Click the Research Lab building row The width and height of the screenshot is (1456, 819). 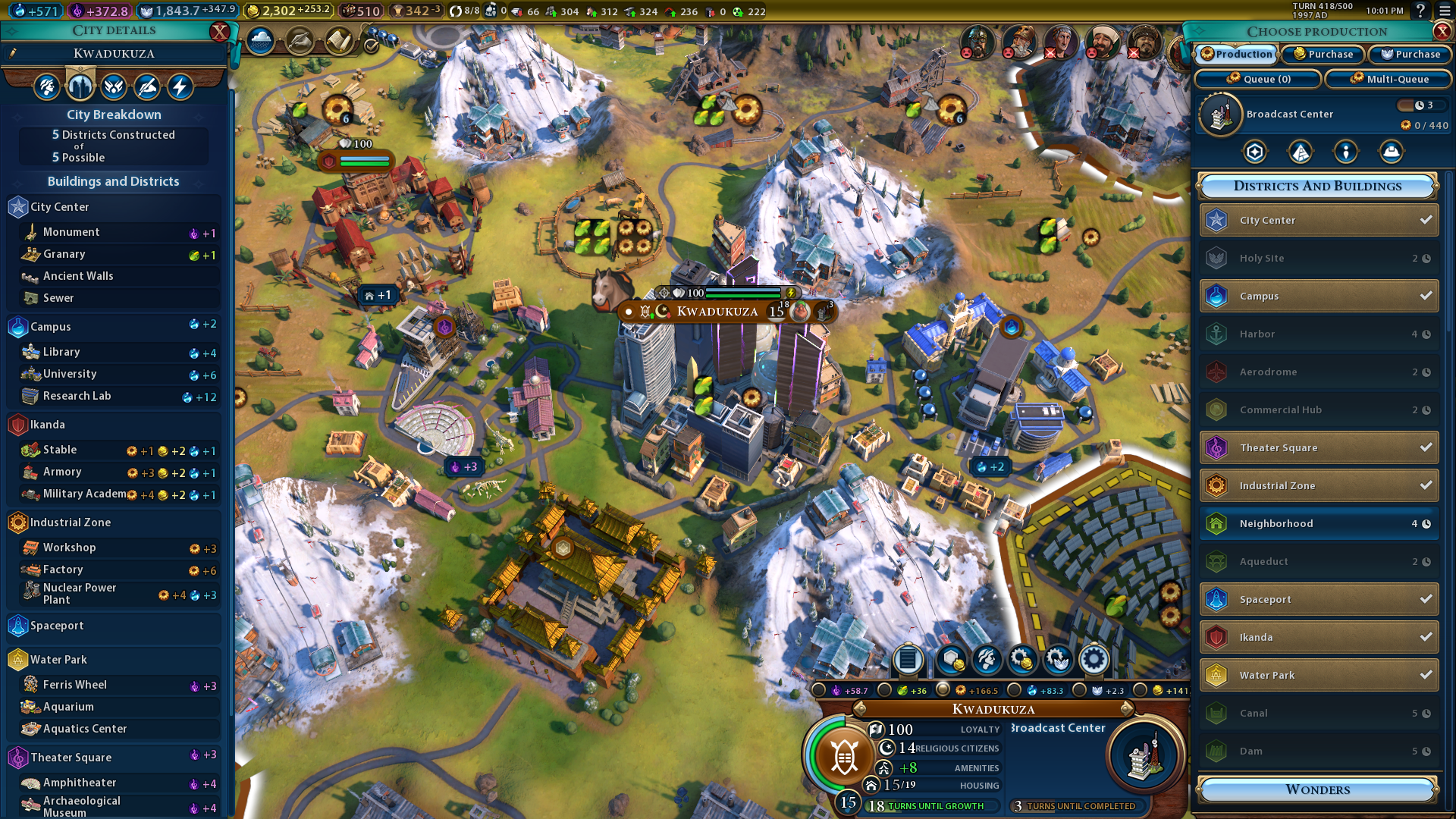click(114, 397)
